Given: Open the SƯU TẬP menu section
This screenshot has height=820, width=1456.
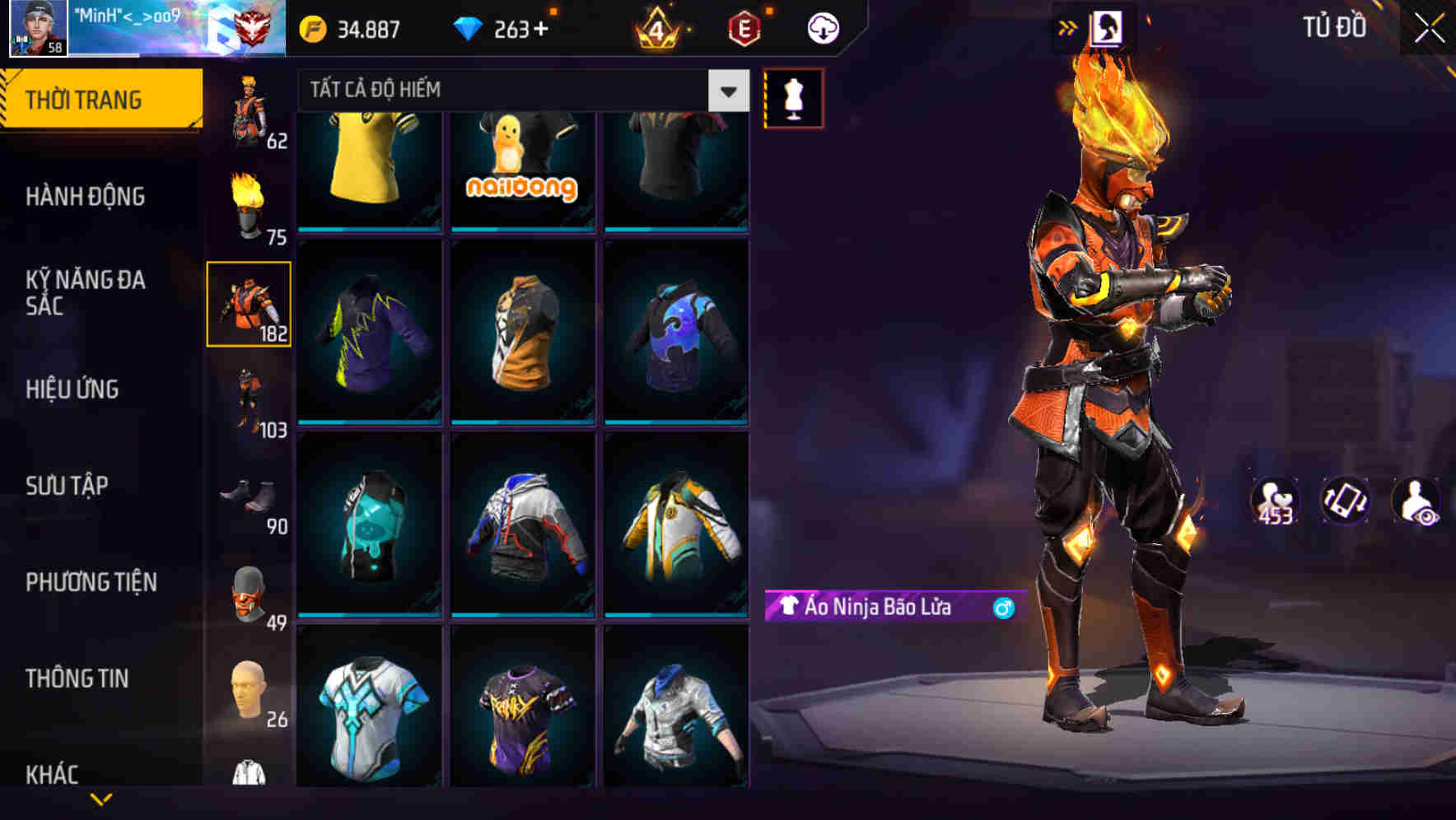Looking at the screenshot, I should (x=68, y=486).
